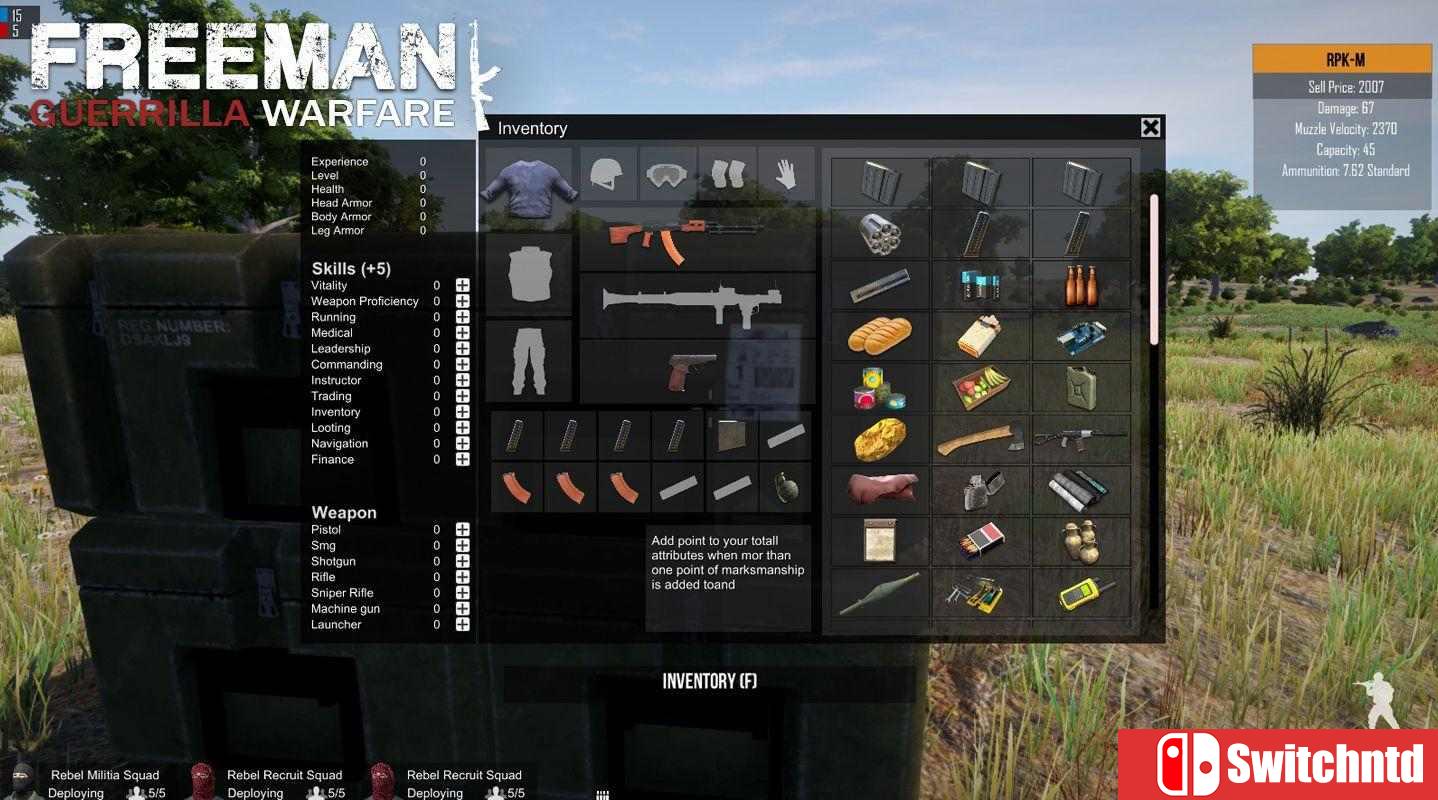Select the goggles equipment slot
This screenshot has width=1438, height=800.
(667, 173)
